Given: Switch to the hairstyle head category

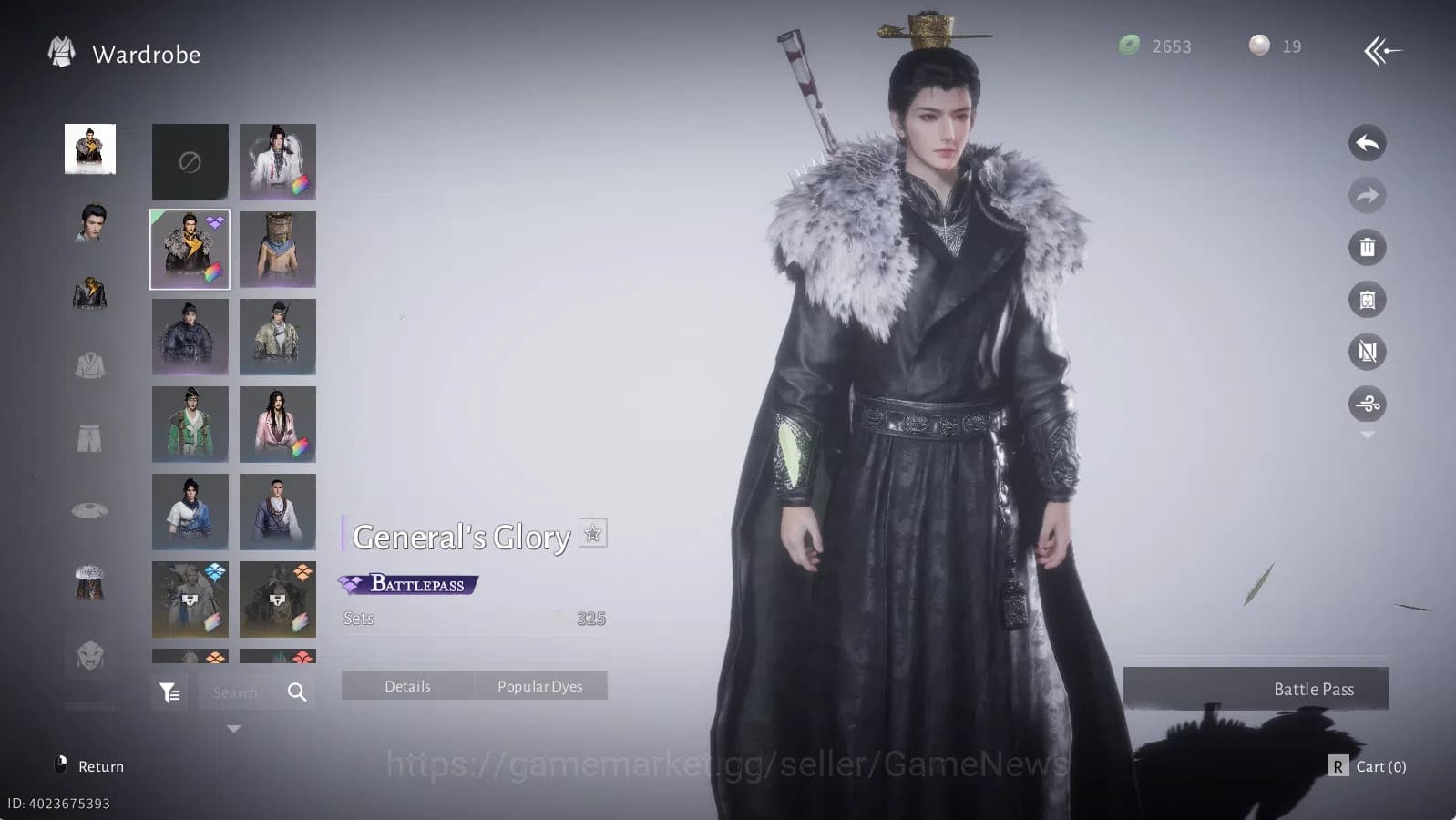Looking at the screenshot, I should (x=89, y=221).
